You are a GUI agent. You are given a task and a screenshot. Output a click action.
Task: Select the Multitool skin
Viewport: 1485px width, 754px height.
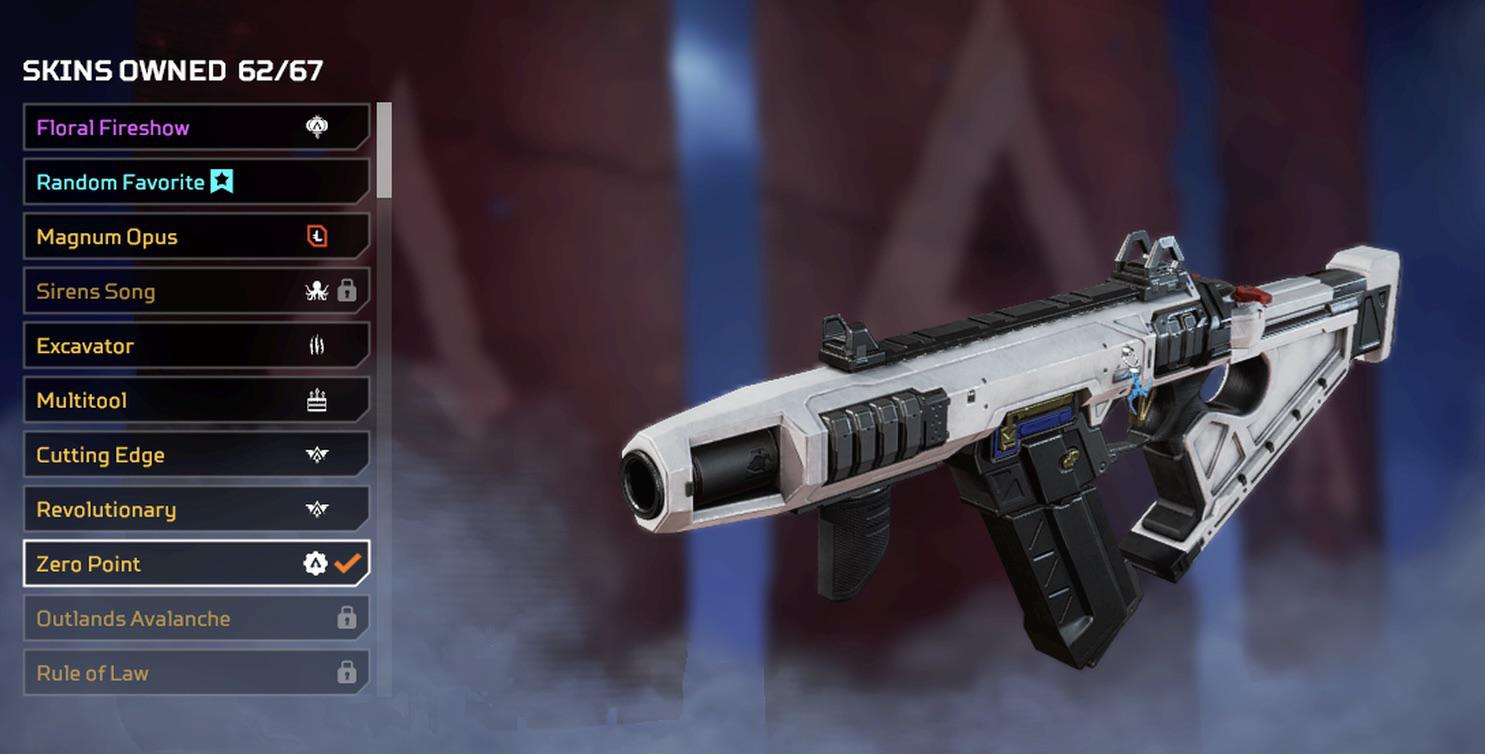[x=150, y=400]
